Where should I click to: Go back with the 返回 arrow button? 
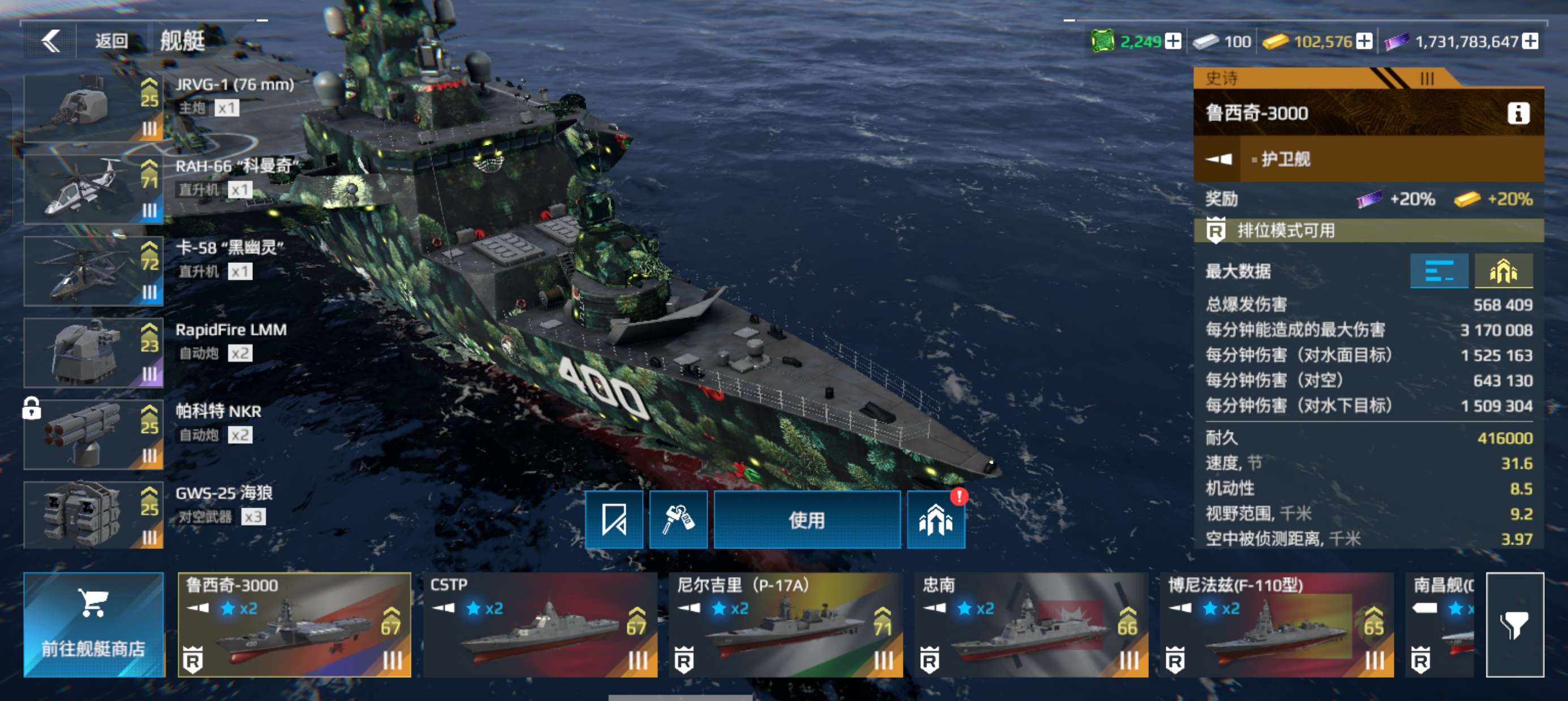click(x=51, y=41)
